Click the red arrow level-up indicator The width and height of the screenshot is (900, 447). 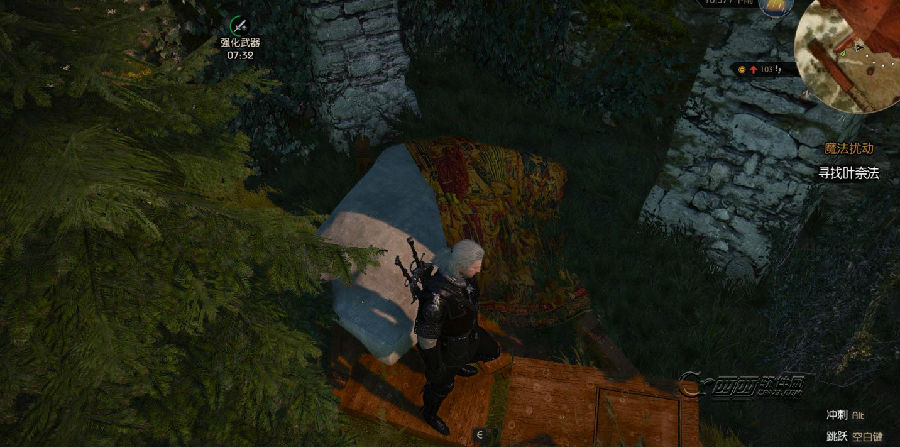[753, 69]
